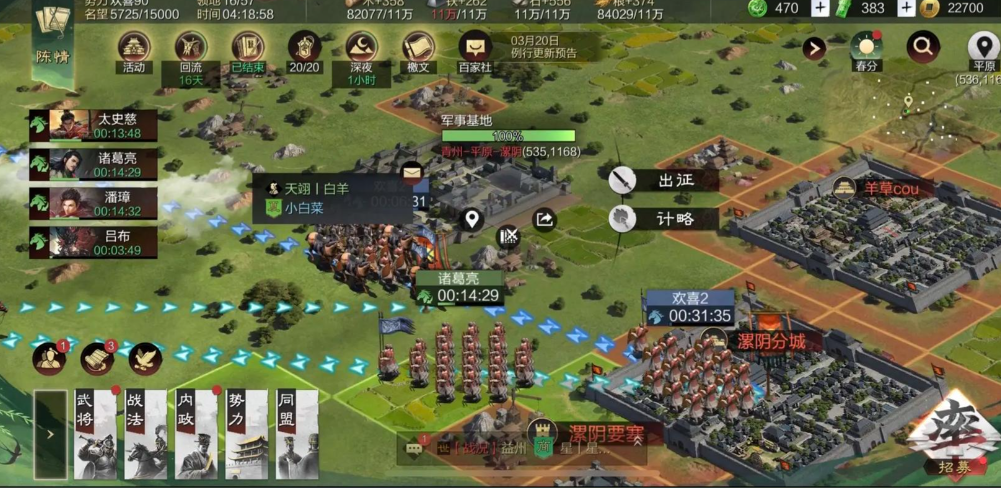Choose 出征 to dispatch troops
This screenshot has width=1001, height=488.
coord(664,181)
